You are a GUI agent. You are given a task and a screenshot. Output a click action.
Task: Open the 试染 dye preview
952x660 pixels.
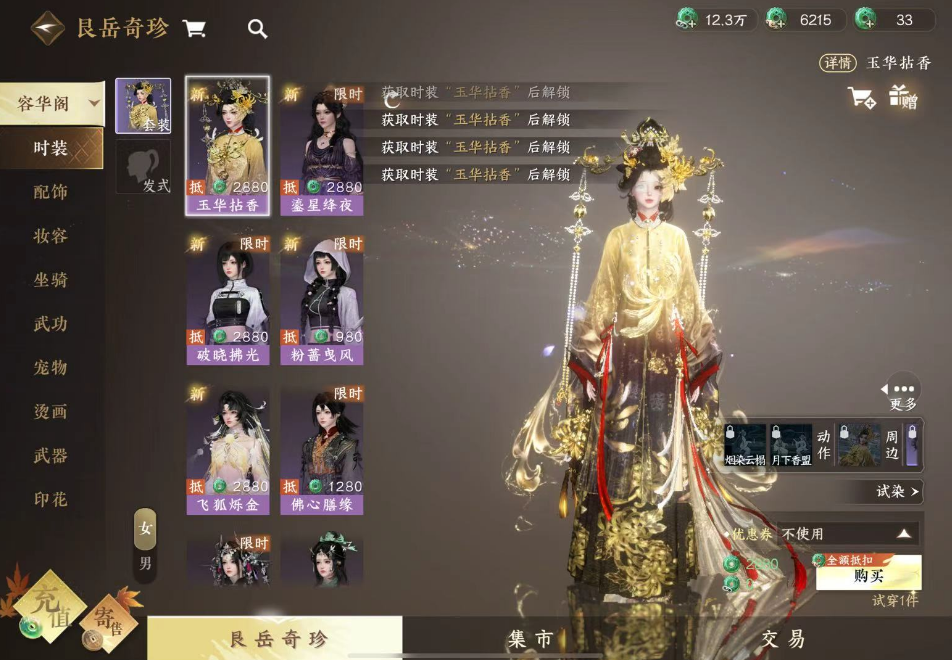click(896, 491)
